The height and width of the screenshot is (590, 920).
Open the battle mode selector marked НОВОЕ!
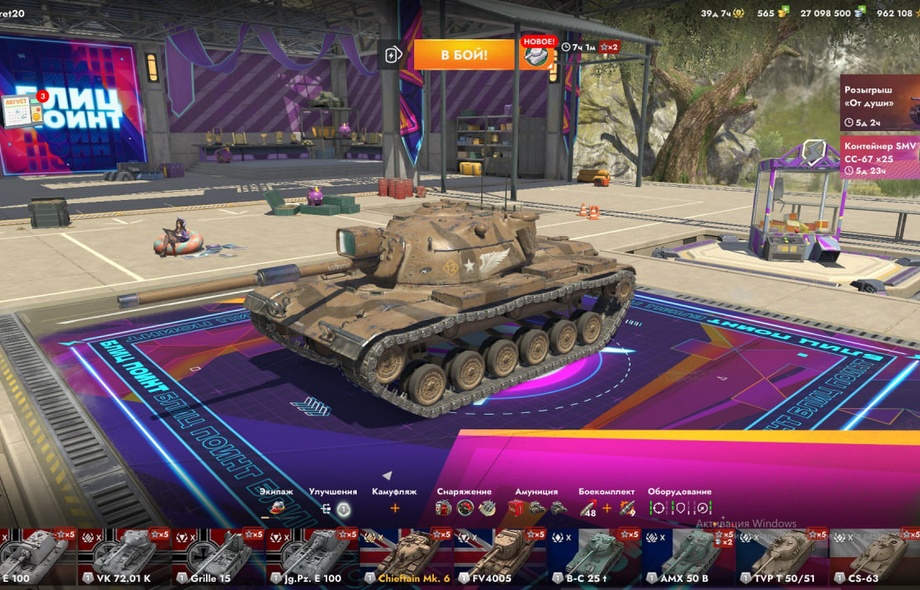[x=536, y=54]
